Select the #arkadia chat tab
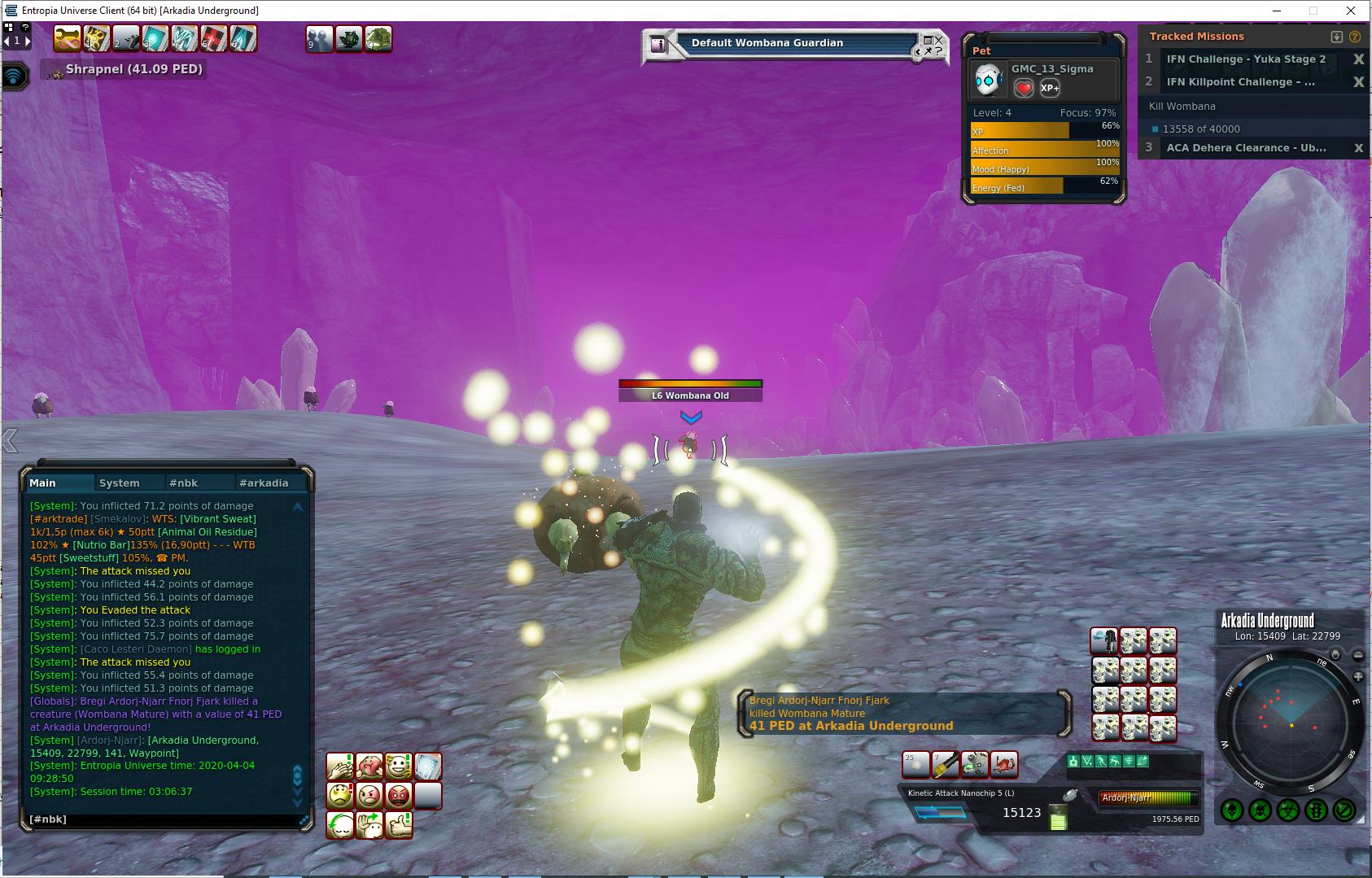The image size is (1372, 878). pyautogui.click(x=263, y=483)
